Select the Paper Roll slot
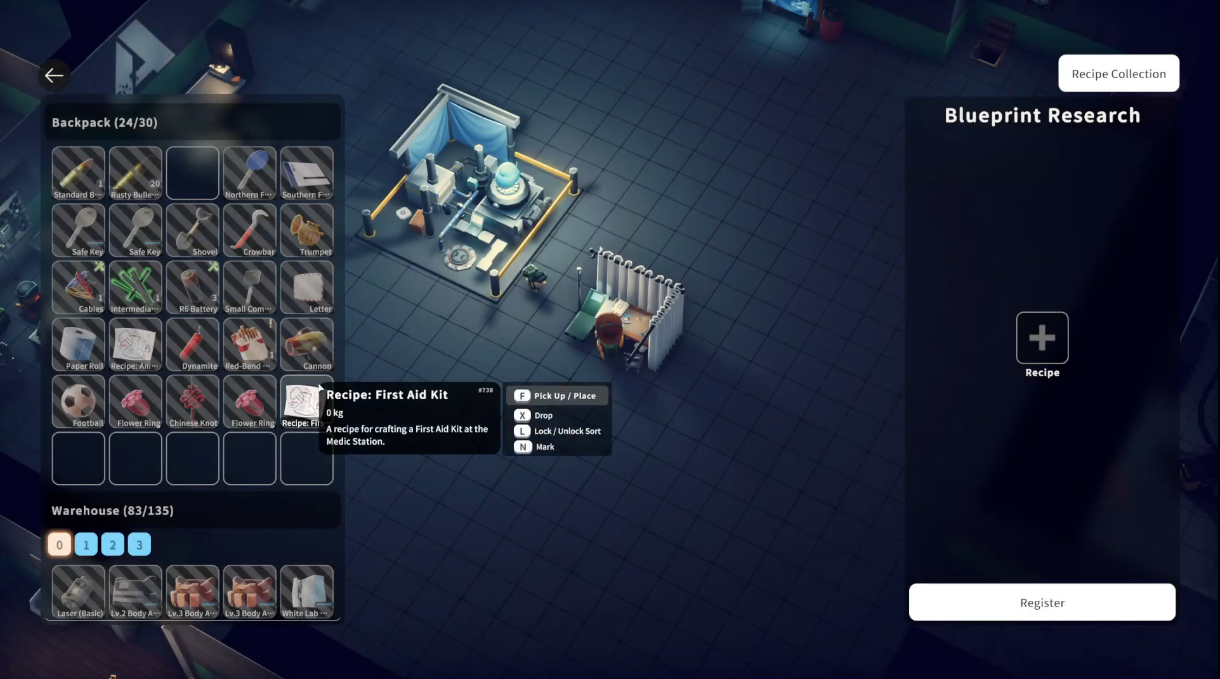 pyautogui.click(x=78, y=344)
